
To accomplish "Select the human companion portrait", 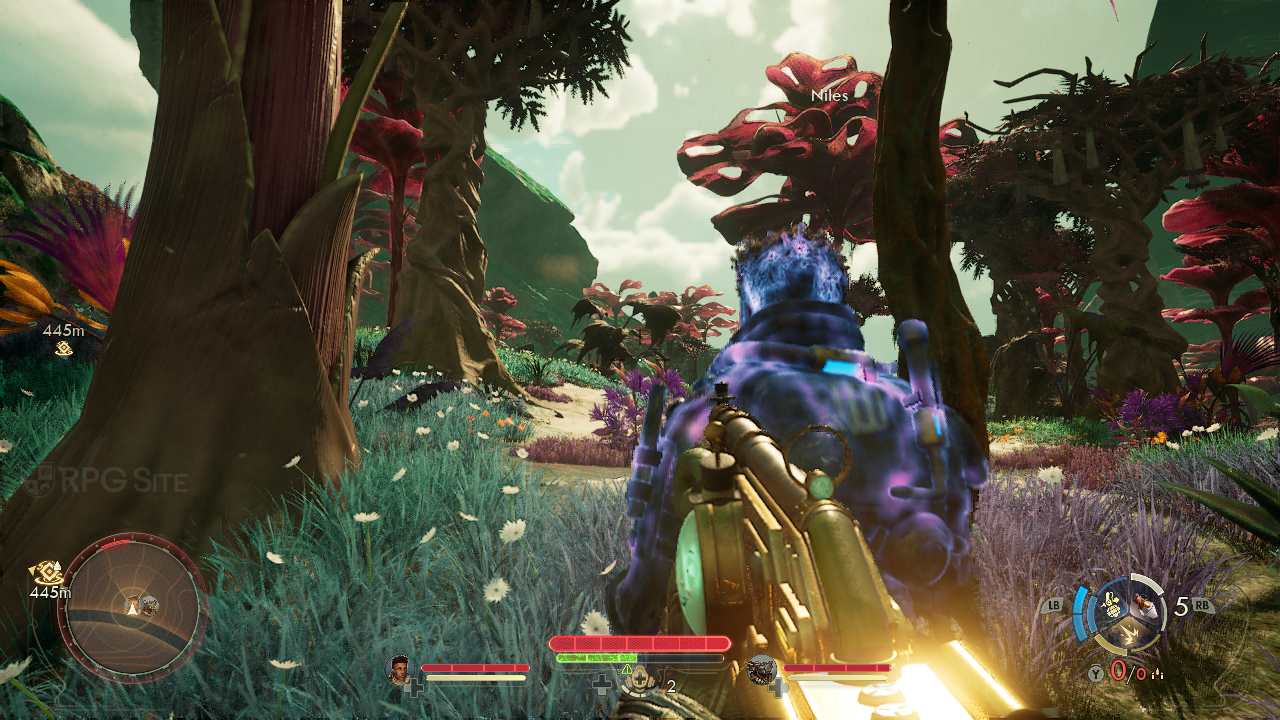I will pos(400,668).
